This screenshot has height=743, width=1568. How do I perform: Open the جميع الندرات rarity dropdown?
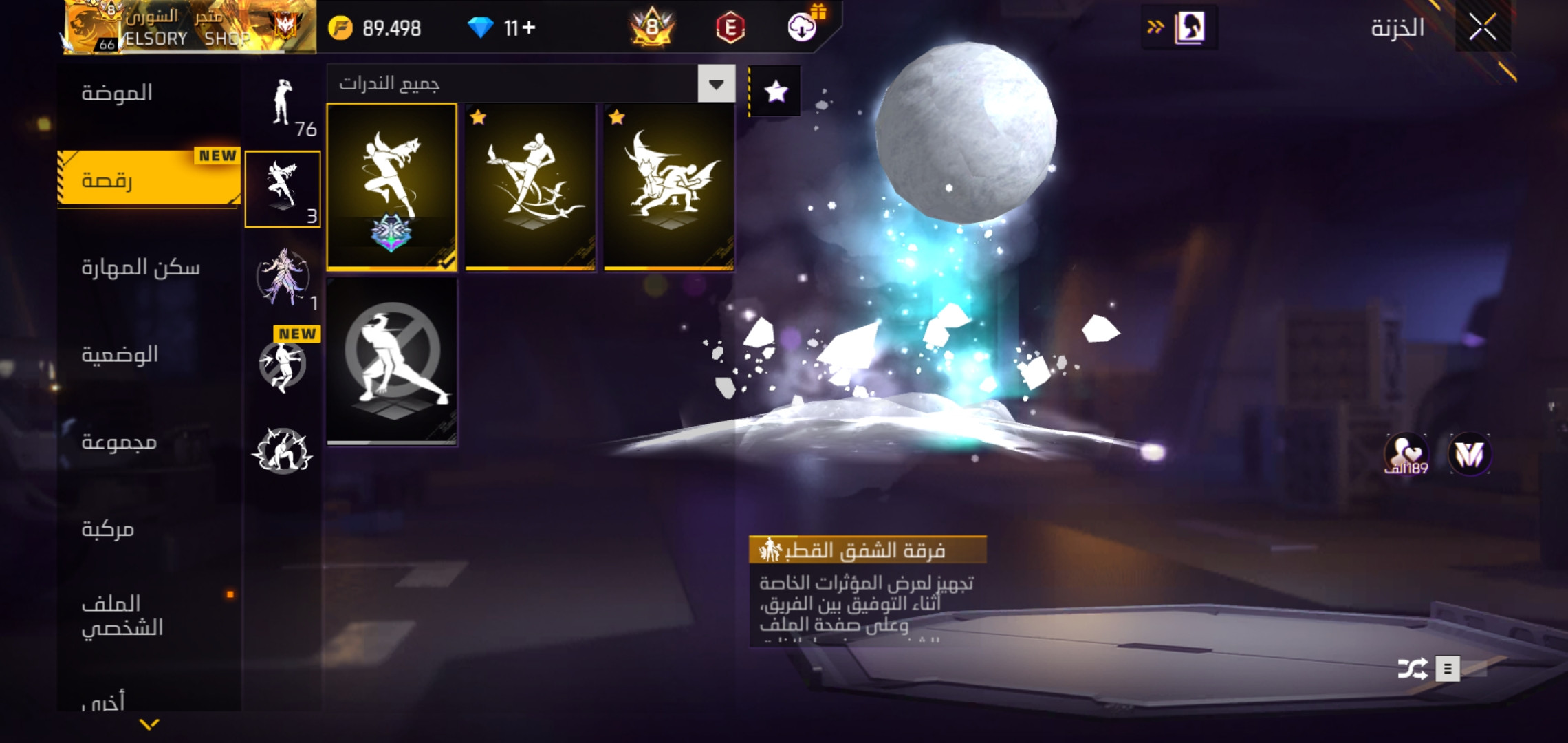716,84
